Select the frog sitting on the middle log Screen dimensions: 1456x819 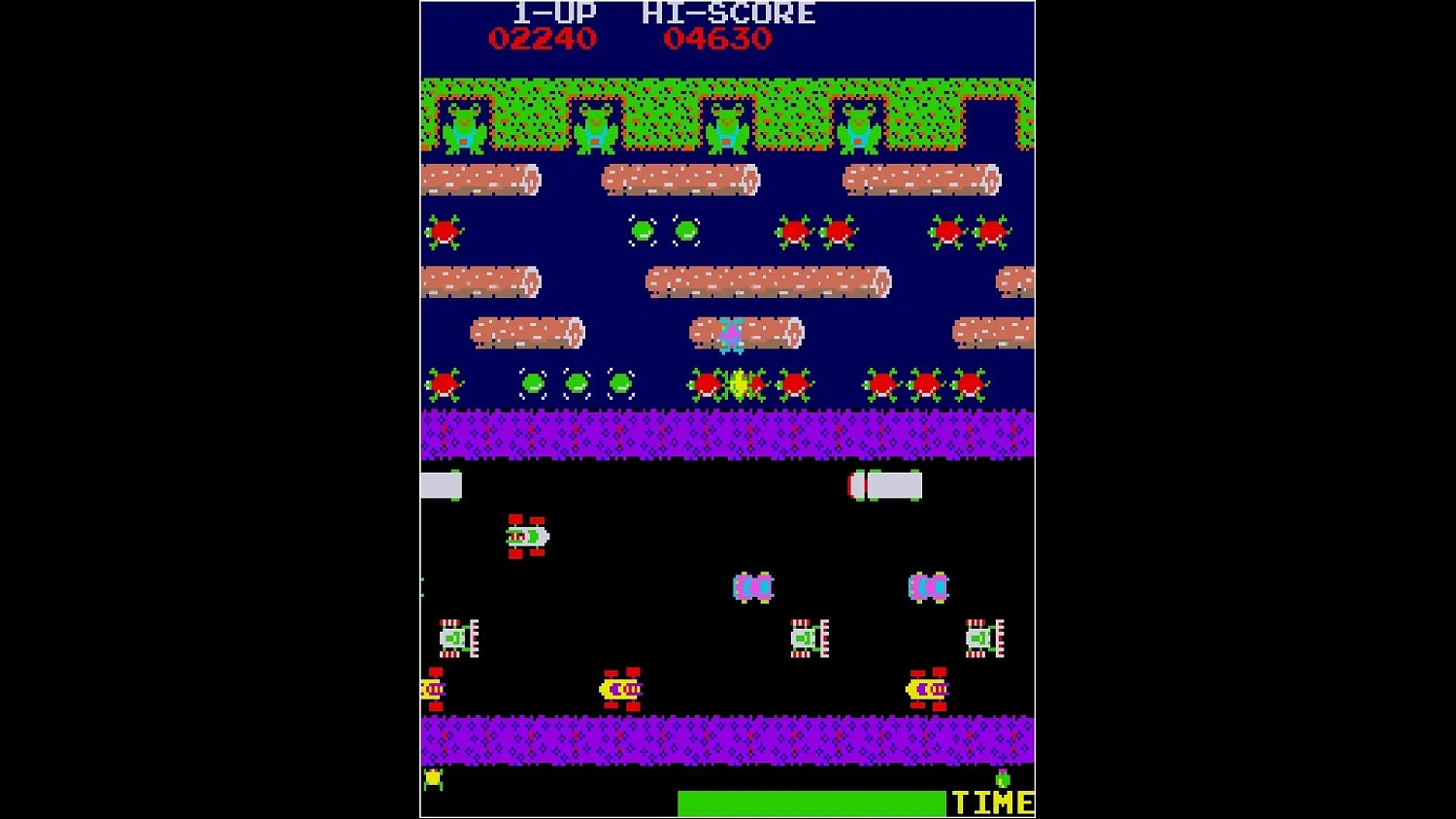[x=731, y=335]
